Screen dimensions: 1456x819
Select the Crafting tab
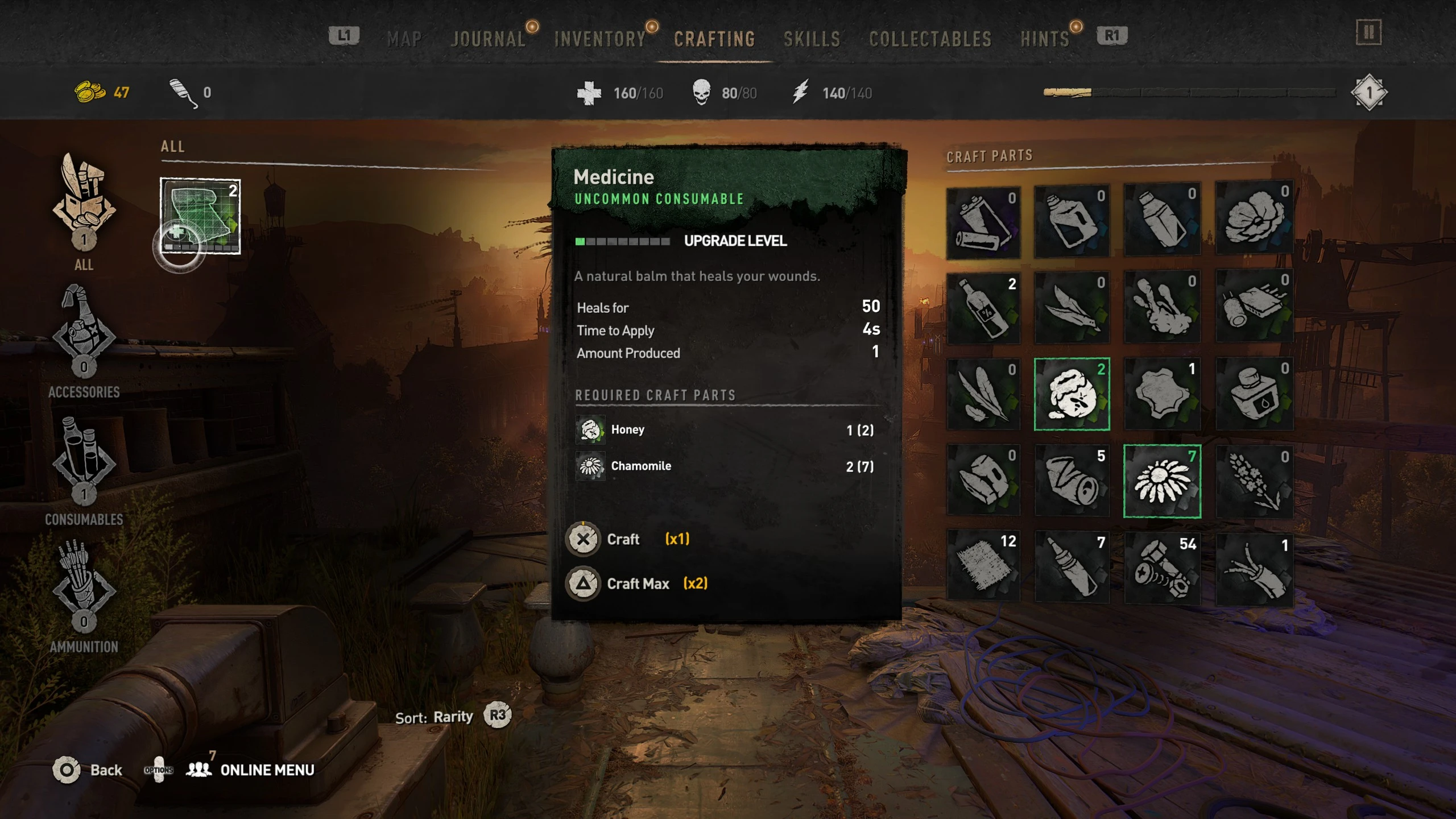pos(714,39)
